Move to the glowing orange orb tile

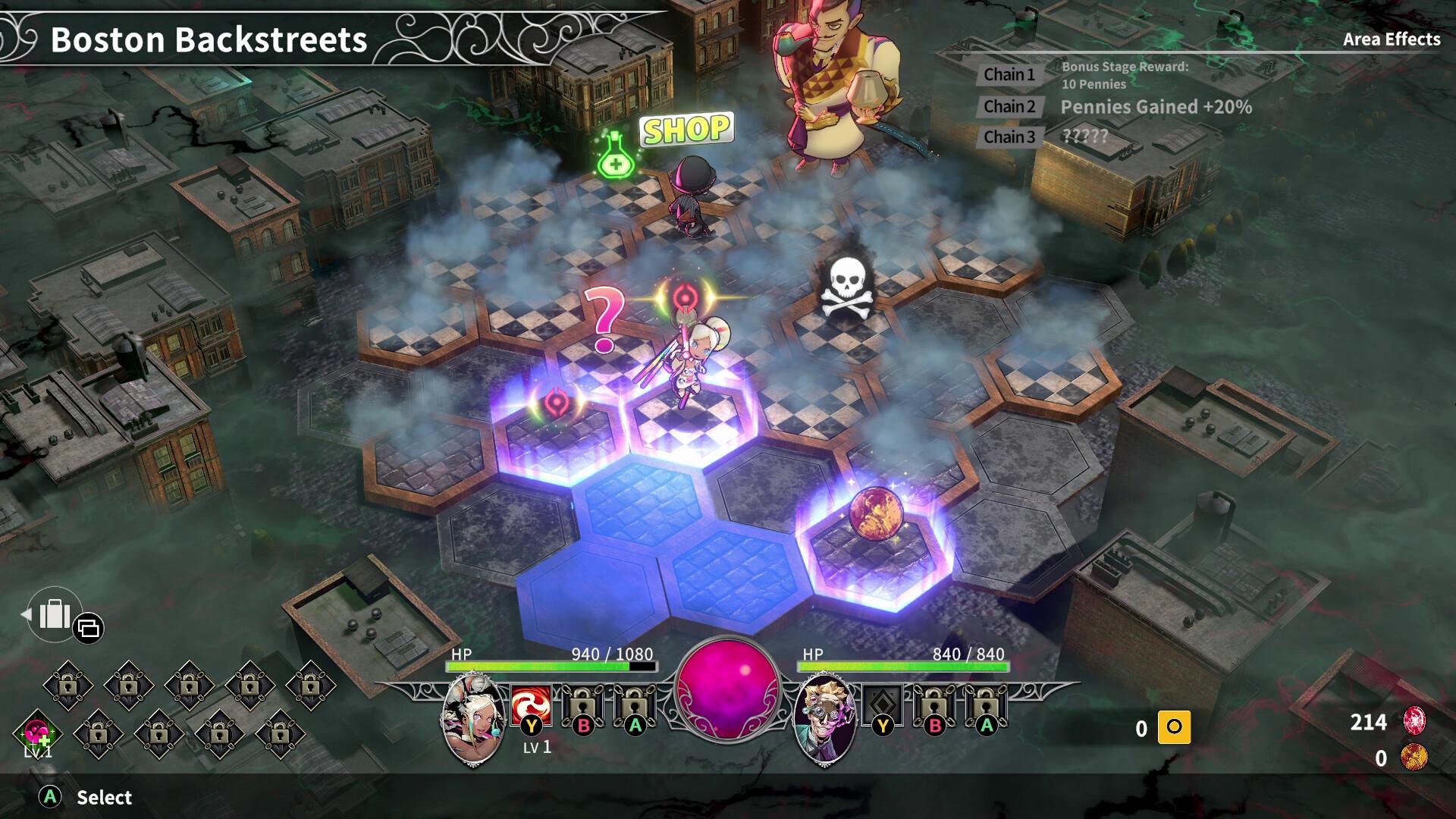coord(876,516)
